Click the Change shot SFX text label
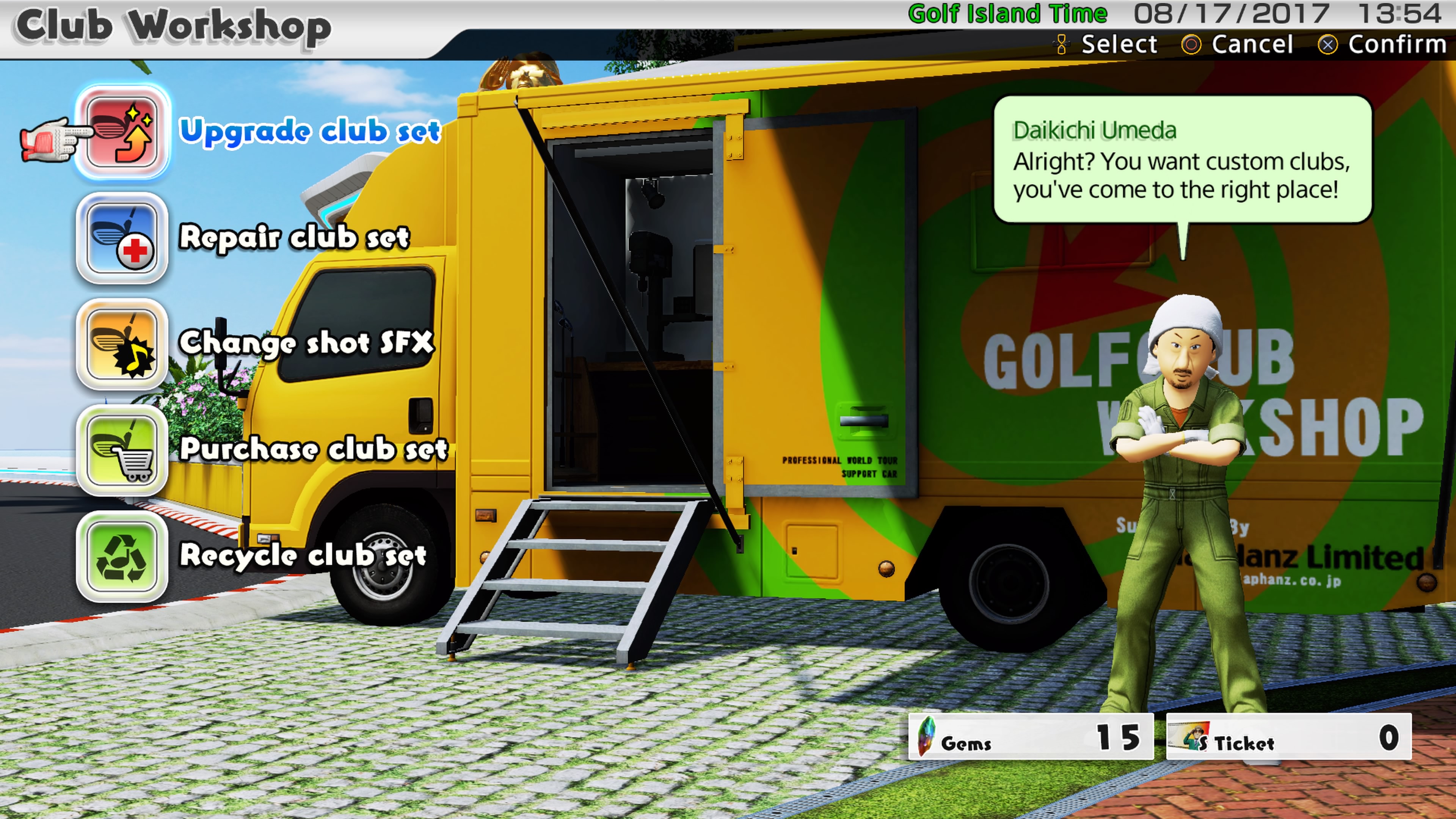1456x819 pixels. (308, 344)
